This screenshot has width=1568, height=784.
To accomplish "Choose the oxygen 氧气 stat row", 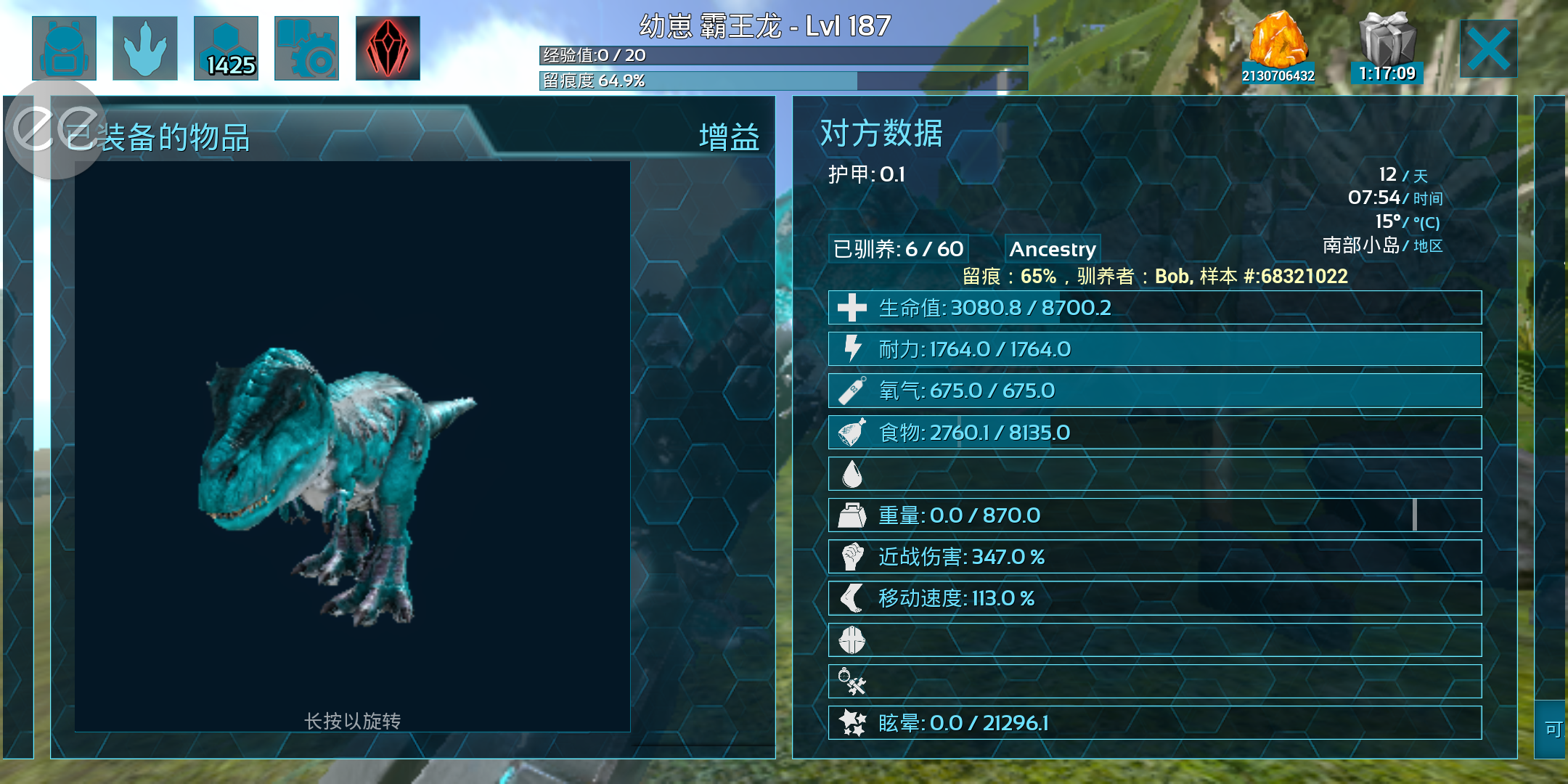I will (x=1154, y=391).
